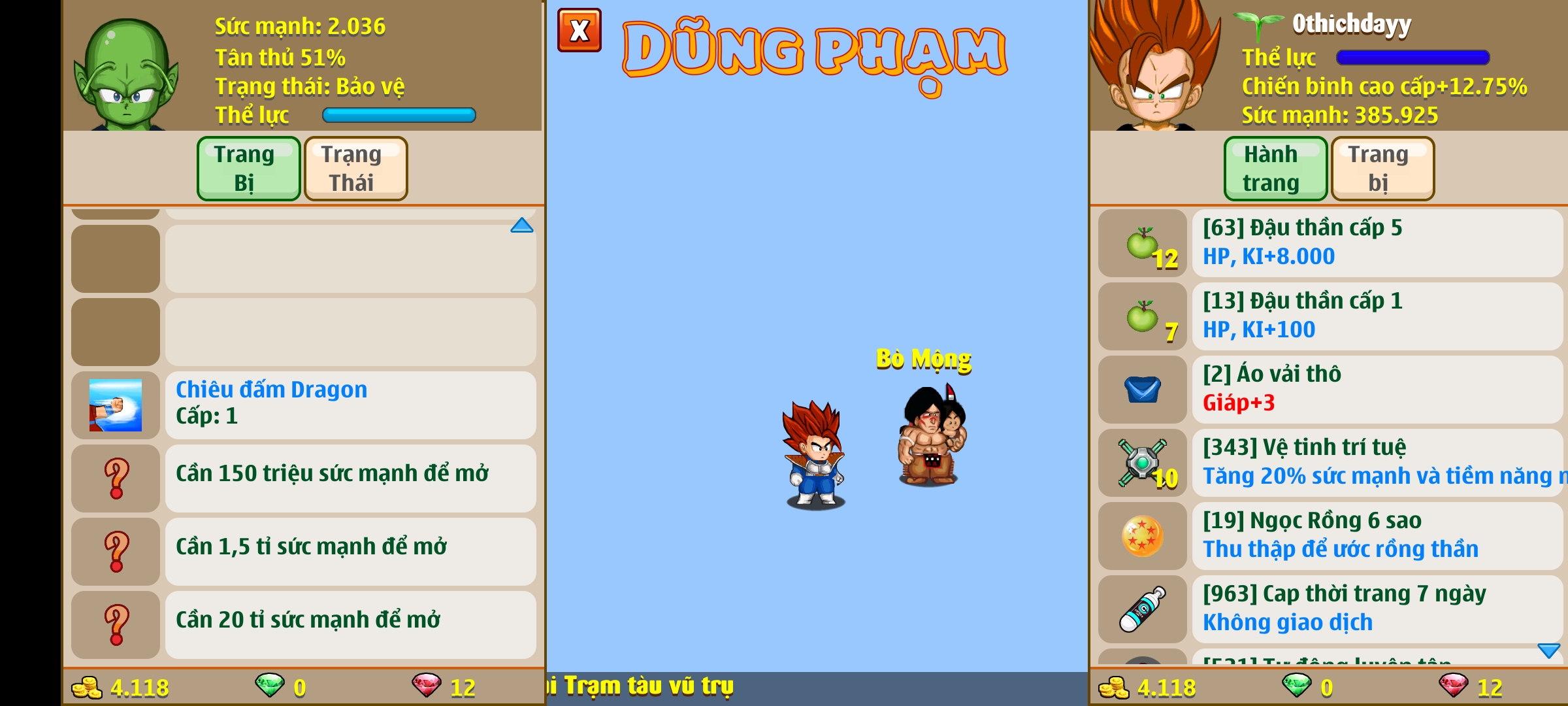This screenshot has height=706, width=1568.
Task: Select the locked skill needing 150 triệu sức mạnh
Action: pyautogui.click(x=350, y=478)
